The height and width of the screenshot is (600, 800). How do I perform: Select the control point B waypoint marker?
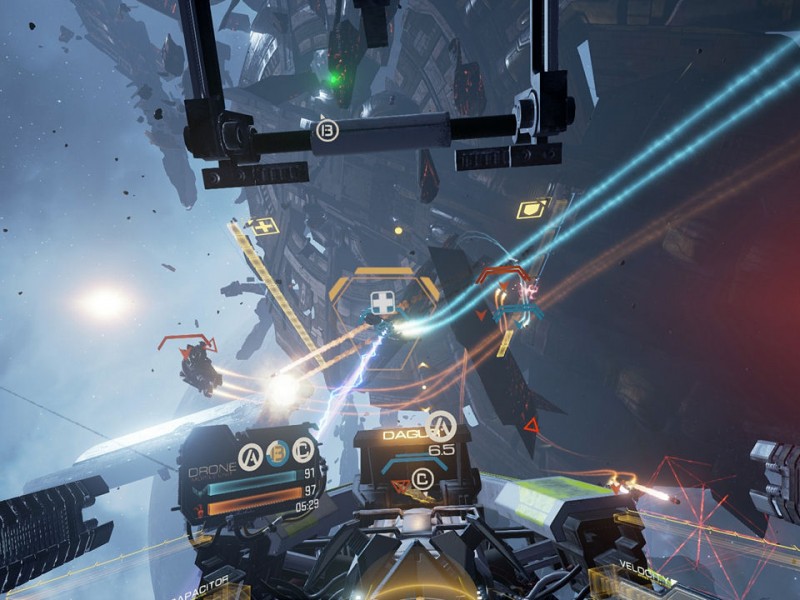tap(326, 130)
